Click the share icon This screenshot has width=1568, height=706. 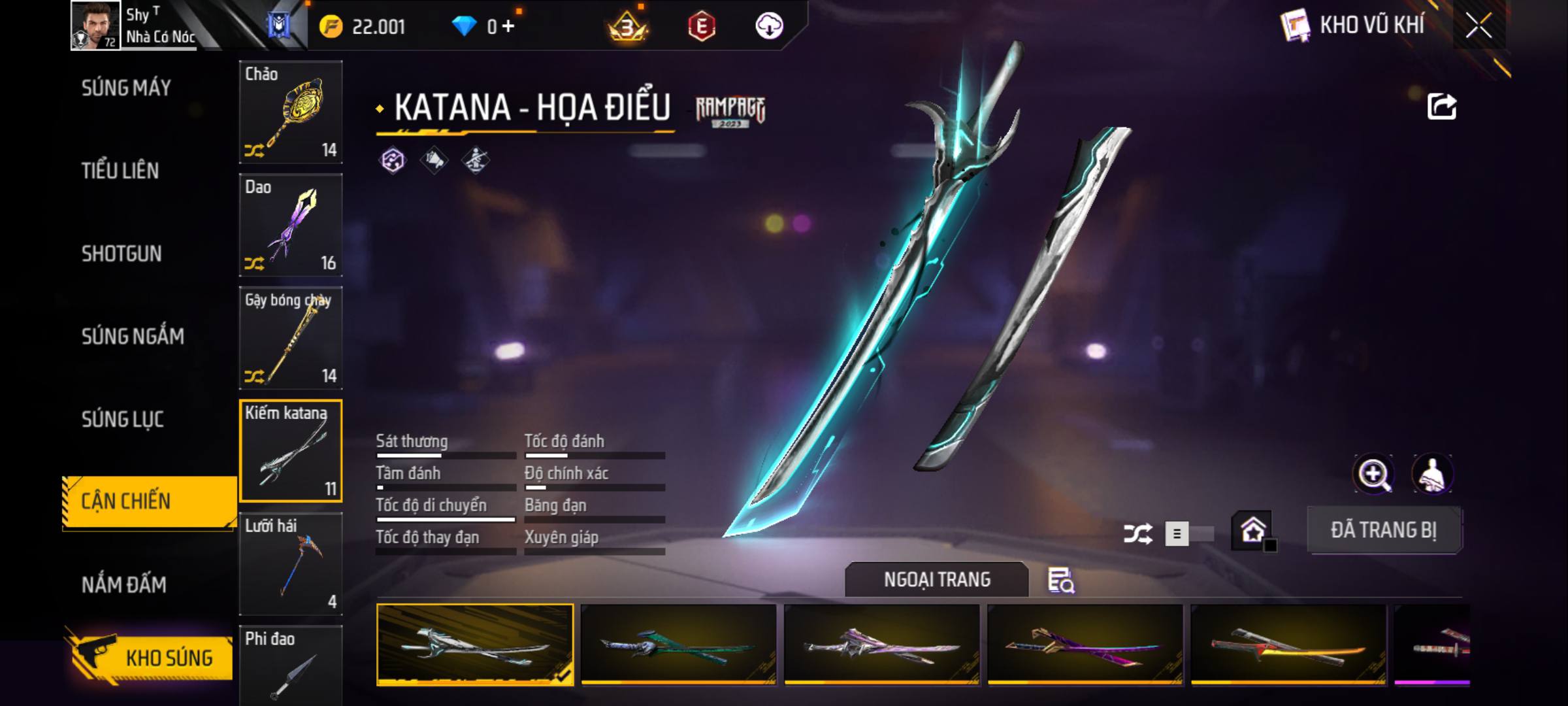coord(1441,107)
